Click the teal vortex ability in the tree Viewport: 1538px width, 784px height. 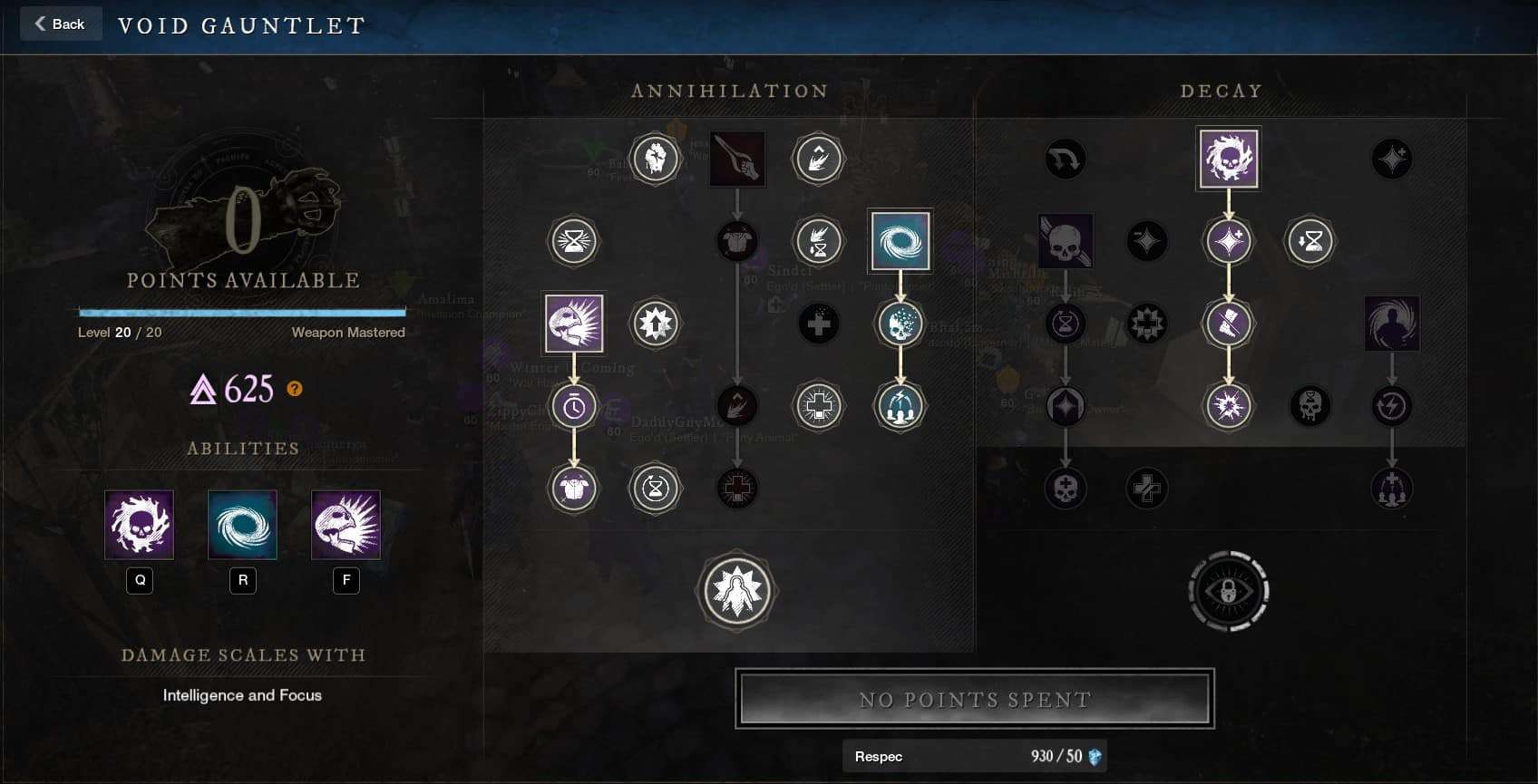pos(900,241)
